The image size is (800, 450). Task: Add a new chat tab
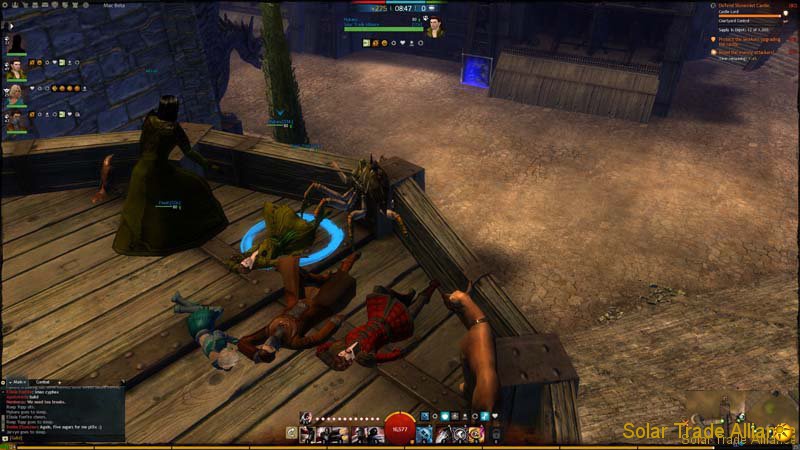pyautogui.click(x=59, y=382)
